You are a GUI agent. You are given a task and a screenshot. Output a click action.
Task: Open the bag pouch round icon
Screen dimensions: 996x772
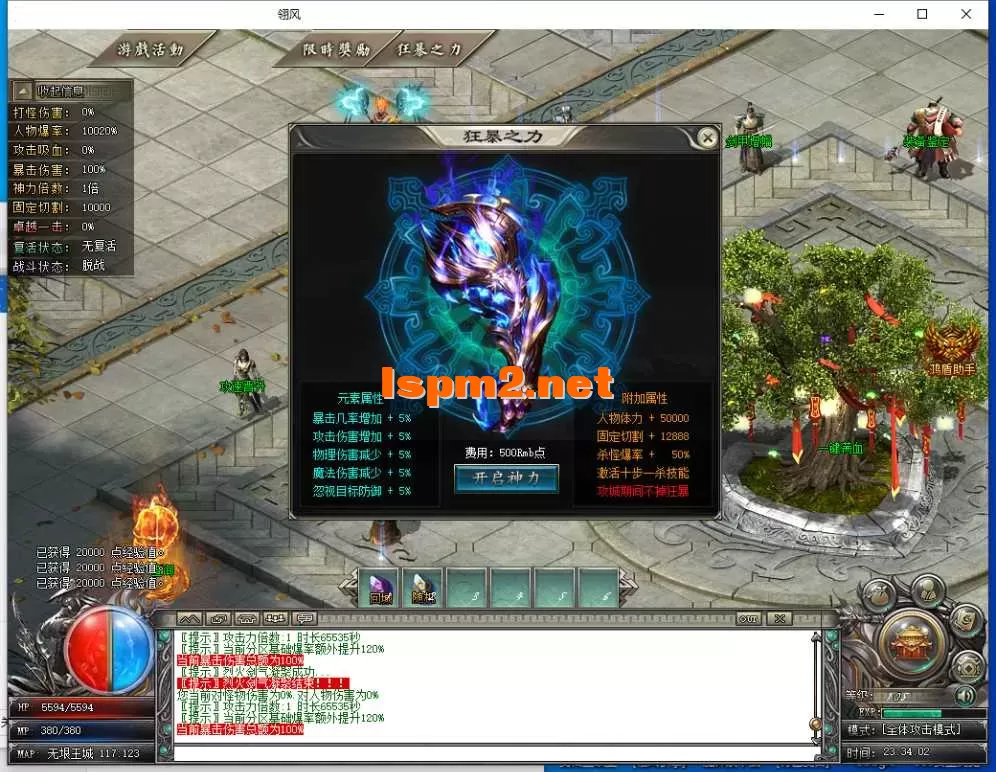[x=878, y=594]
